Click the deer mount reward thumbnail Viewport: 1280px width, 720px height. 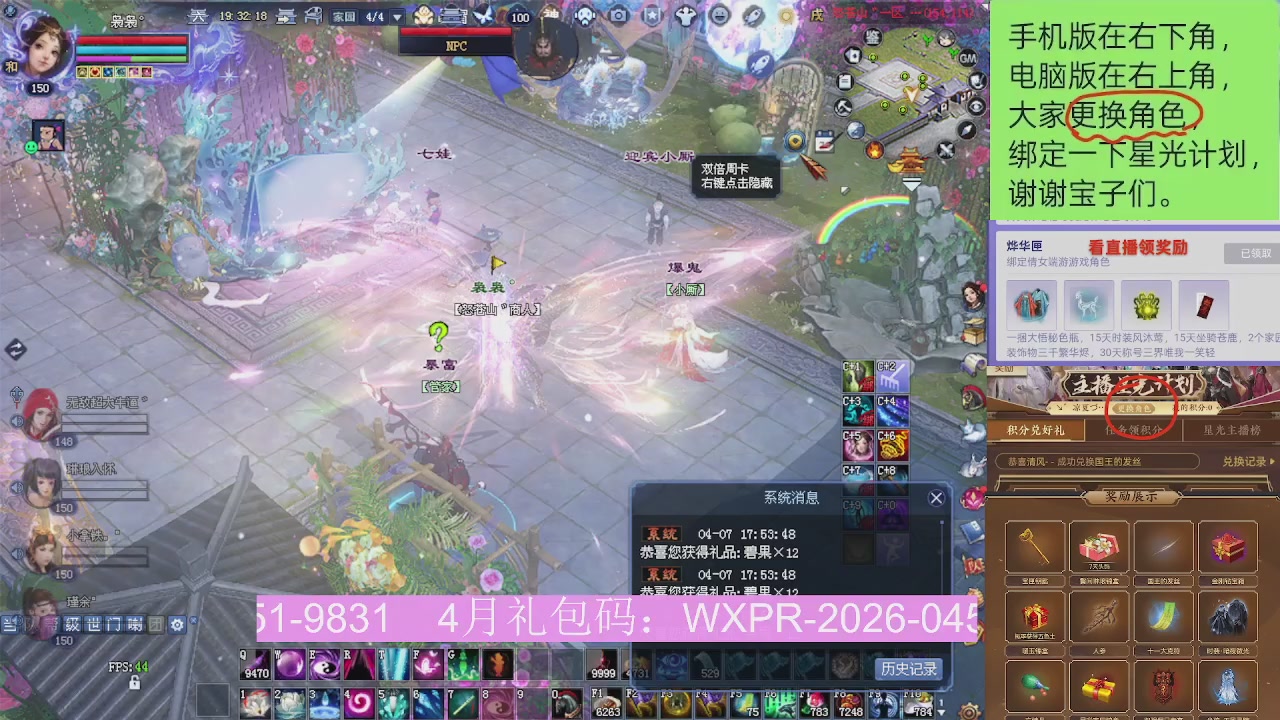[1088, 305]
